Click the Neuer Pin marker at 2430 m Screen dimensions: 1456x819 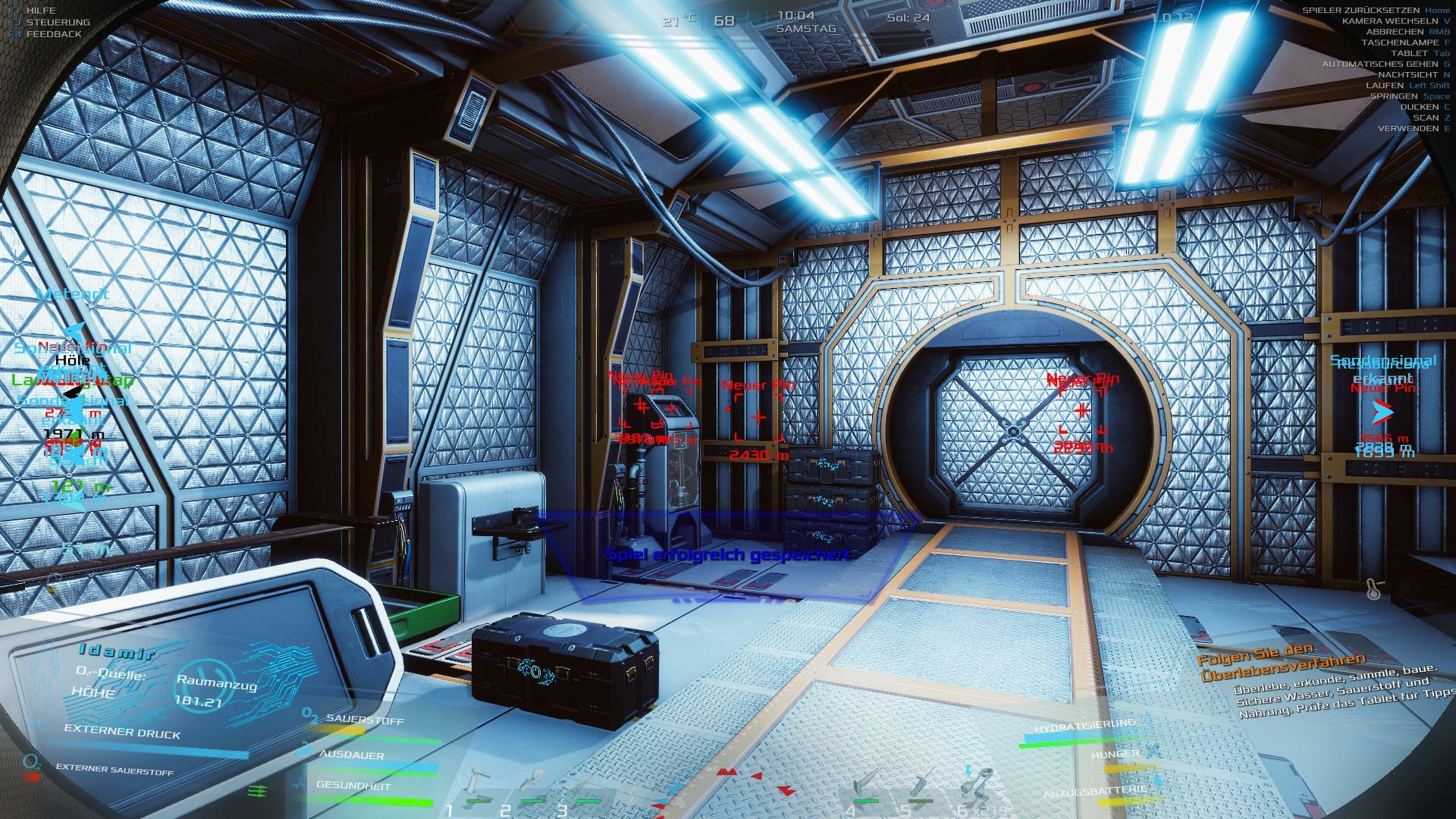758,416
